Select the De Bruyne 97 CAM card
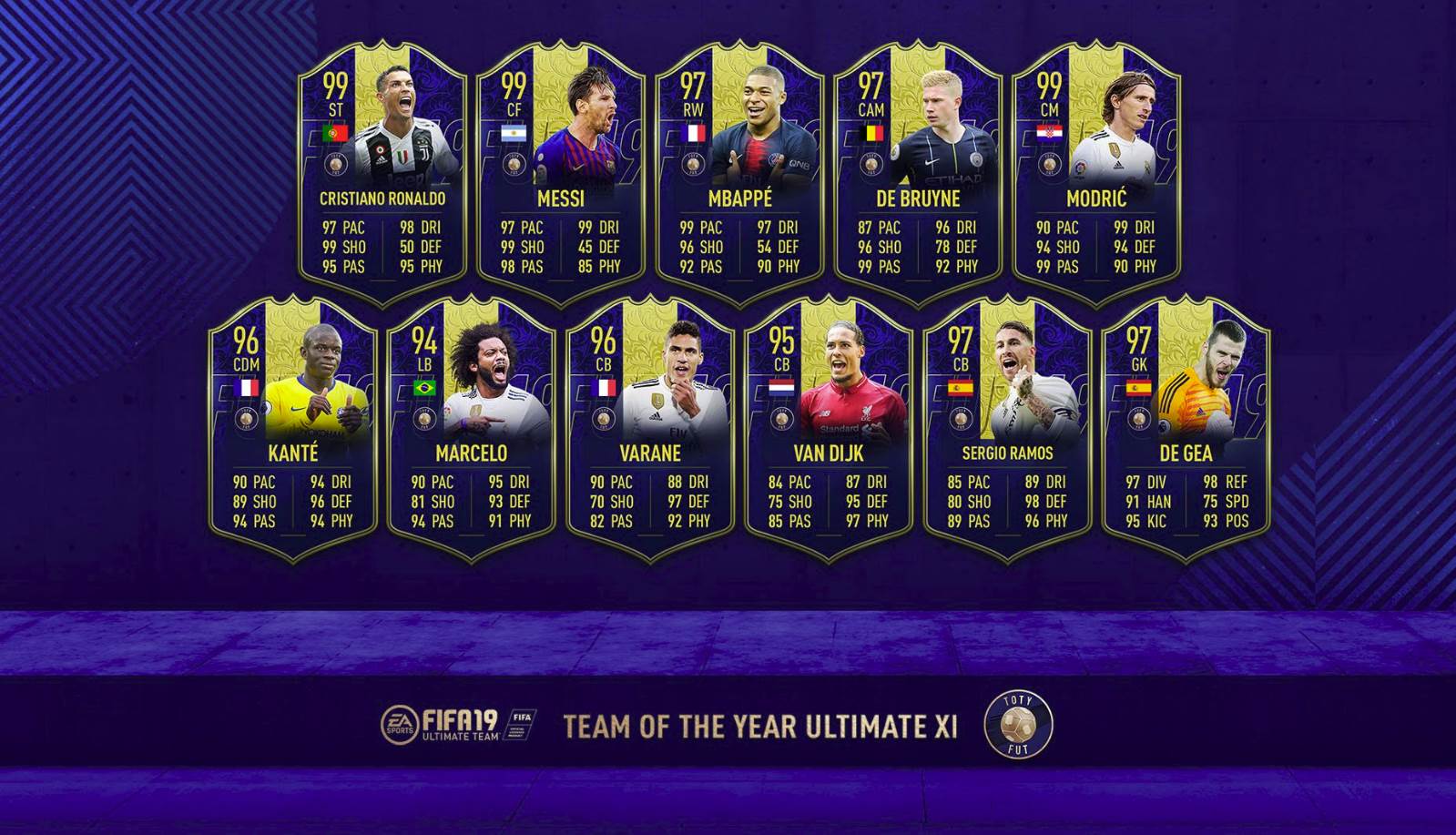This screenshot has width=1456, height=835. pos(918,173)
